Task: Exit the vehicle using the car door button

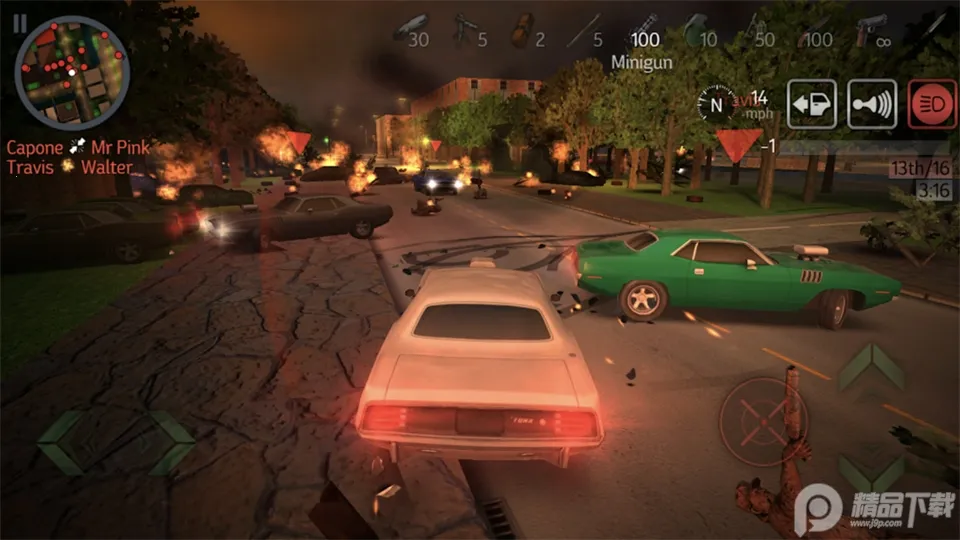Action: (811, 104)
